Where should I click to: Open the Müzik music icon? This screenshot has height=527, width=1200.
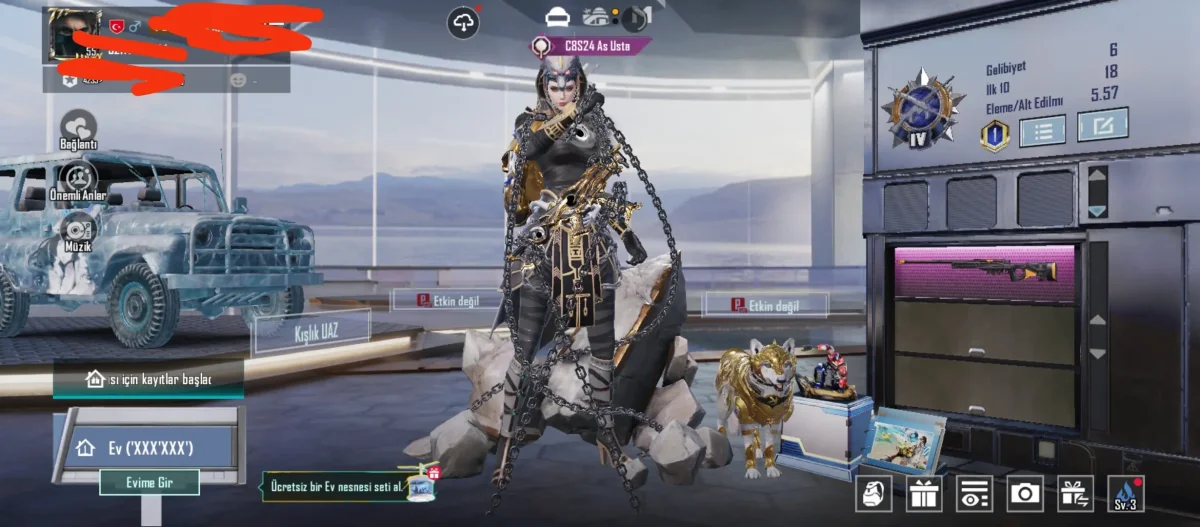pos(78,231)
